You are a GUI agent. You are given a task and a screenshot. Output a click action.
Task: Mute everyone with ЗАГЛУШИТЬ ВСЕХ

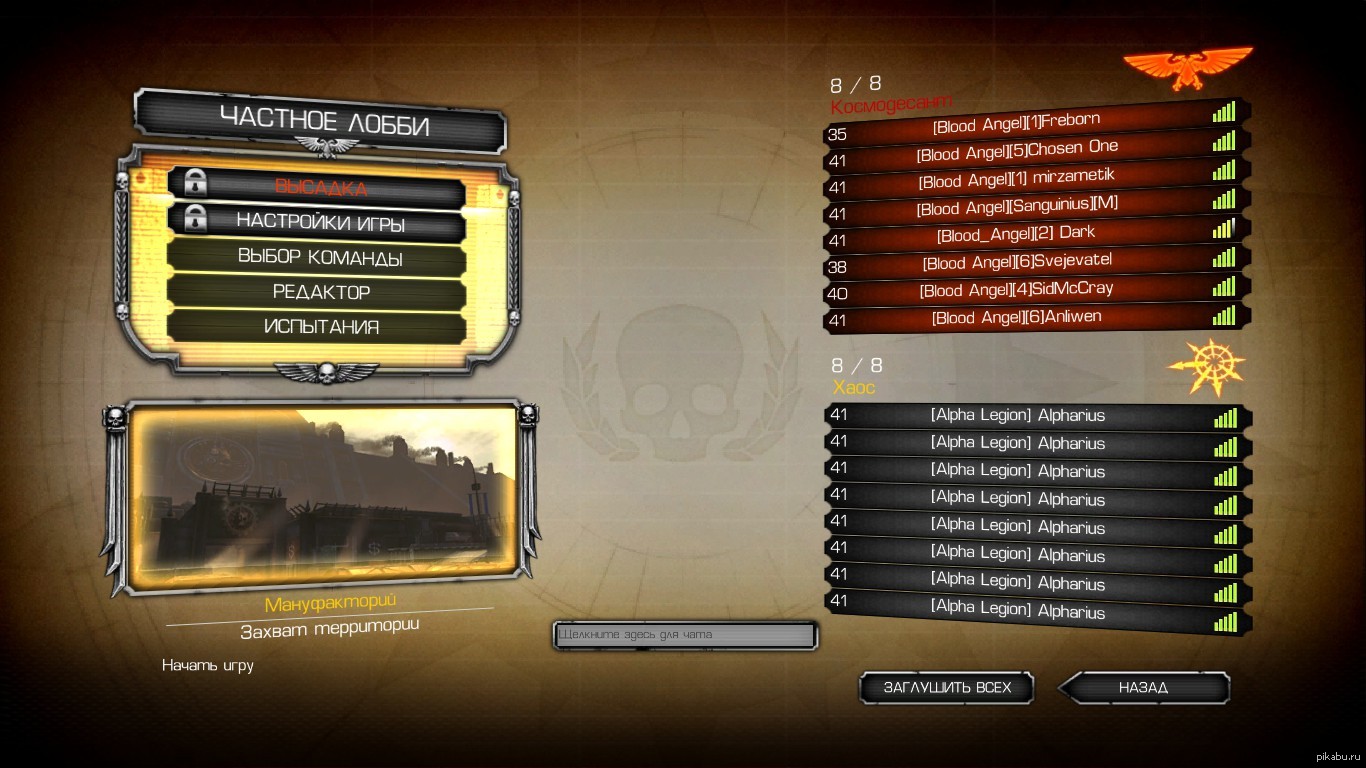pyautogui.click(x=946, y=688)
